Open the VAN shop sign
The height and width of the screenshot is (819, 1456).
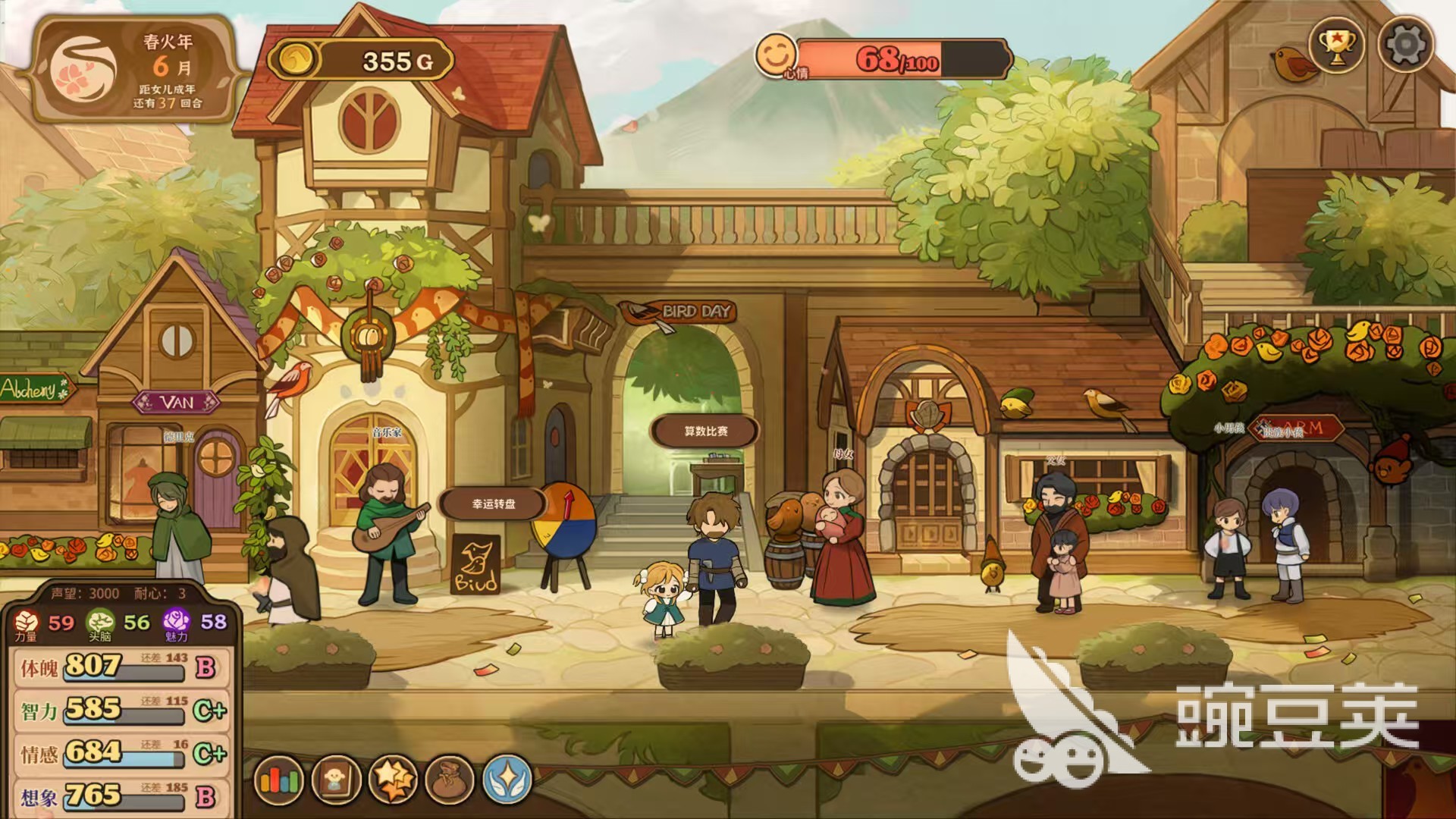(177, 402)
